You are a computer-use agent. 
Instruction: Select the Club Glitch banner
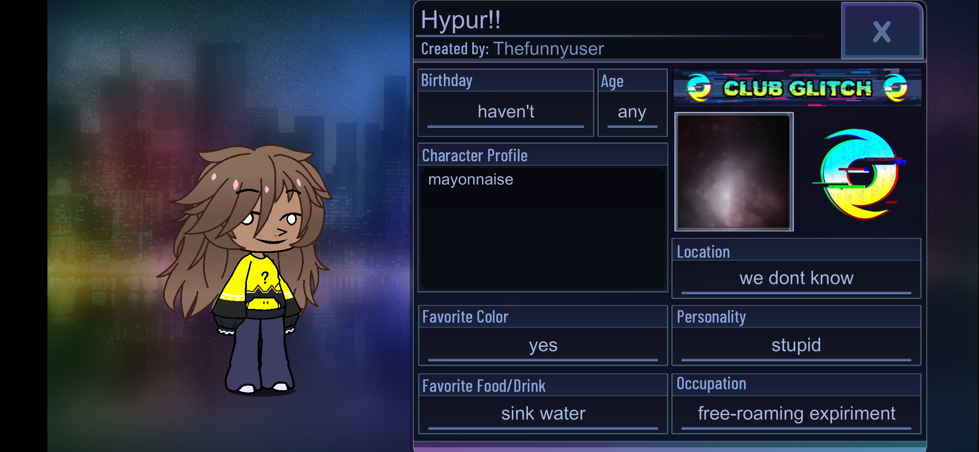click(x=797, y=88)
